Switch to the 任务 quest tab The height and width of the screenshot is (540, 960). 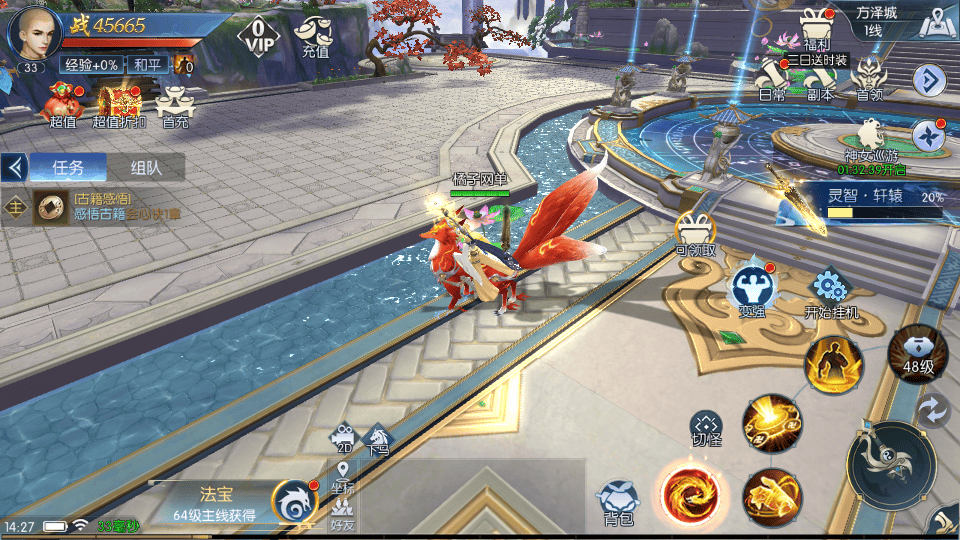pyautogui.click(x=68, y=168)
